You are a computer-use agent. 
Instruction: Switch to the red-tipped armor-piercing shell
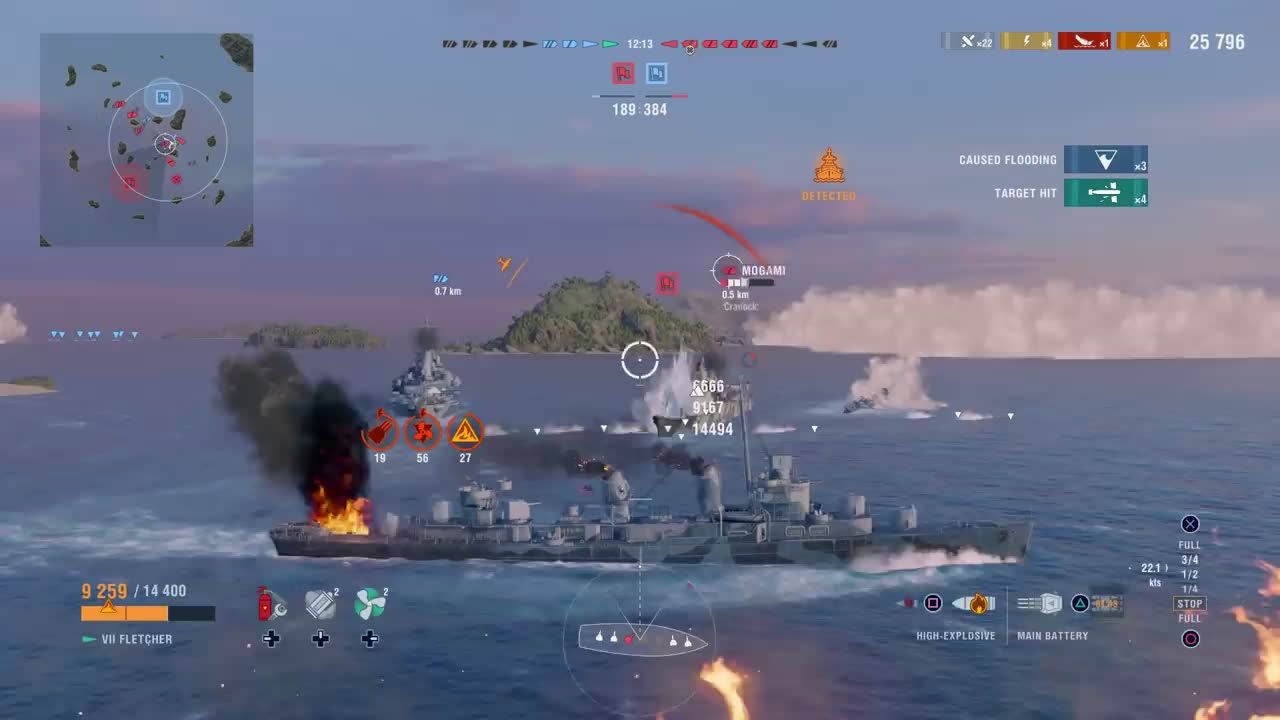point(908,604)
